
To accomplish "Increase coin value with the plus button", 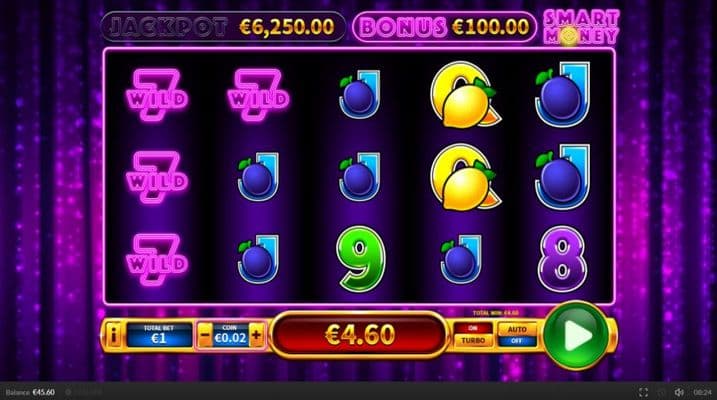I will click(257, 335).
